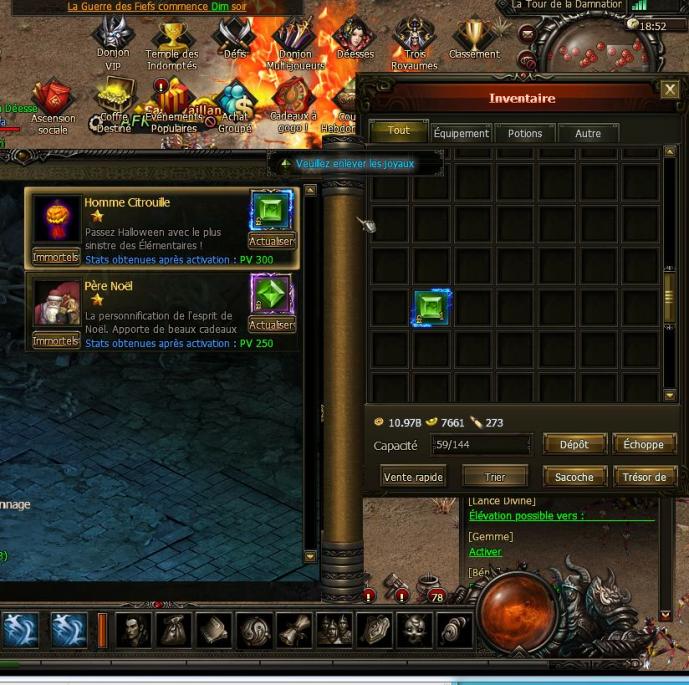689x685 pixels.
Task: Click Actualiser for Père Noël
Action: pos(271,325)
